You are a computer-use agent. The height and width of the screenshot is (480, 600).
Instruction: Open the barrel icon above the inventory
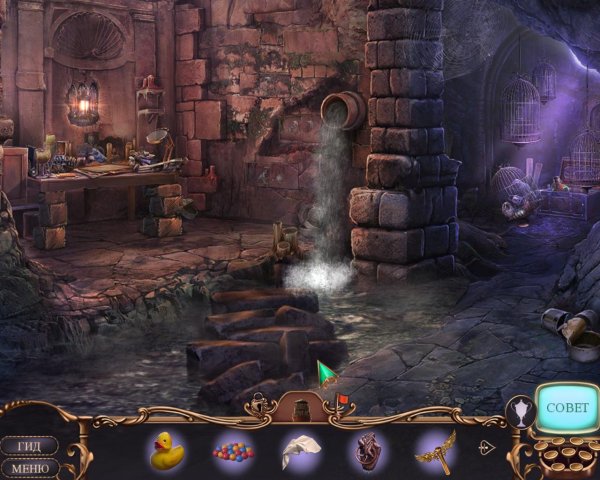[300, 407]
